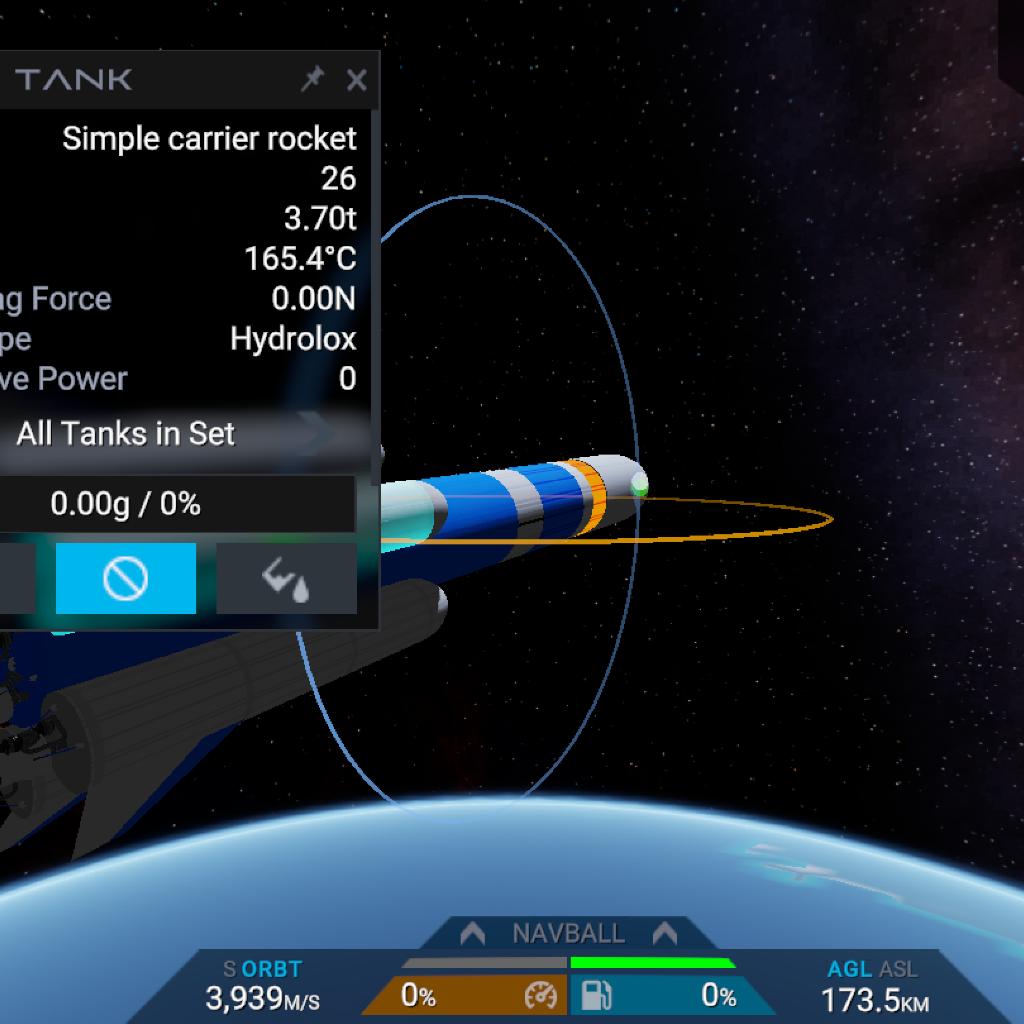Select the blue no-transfer circle button

(126, 578)
